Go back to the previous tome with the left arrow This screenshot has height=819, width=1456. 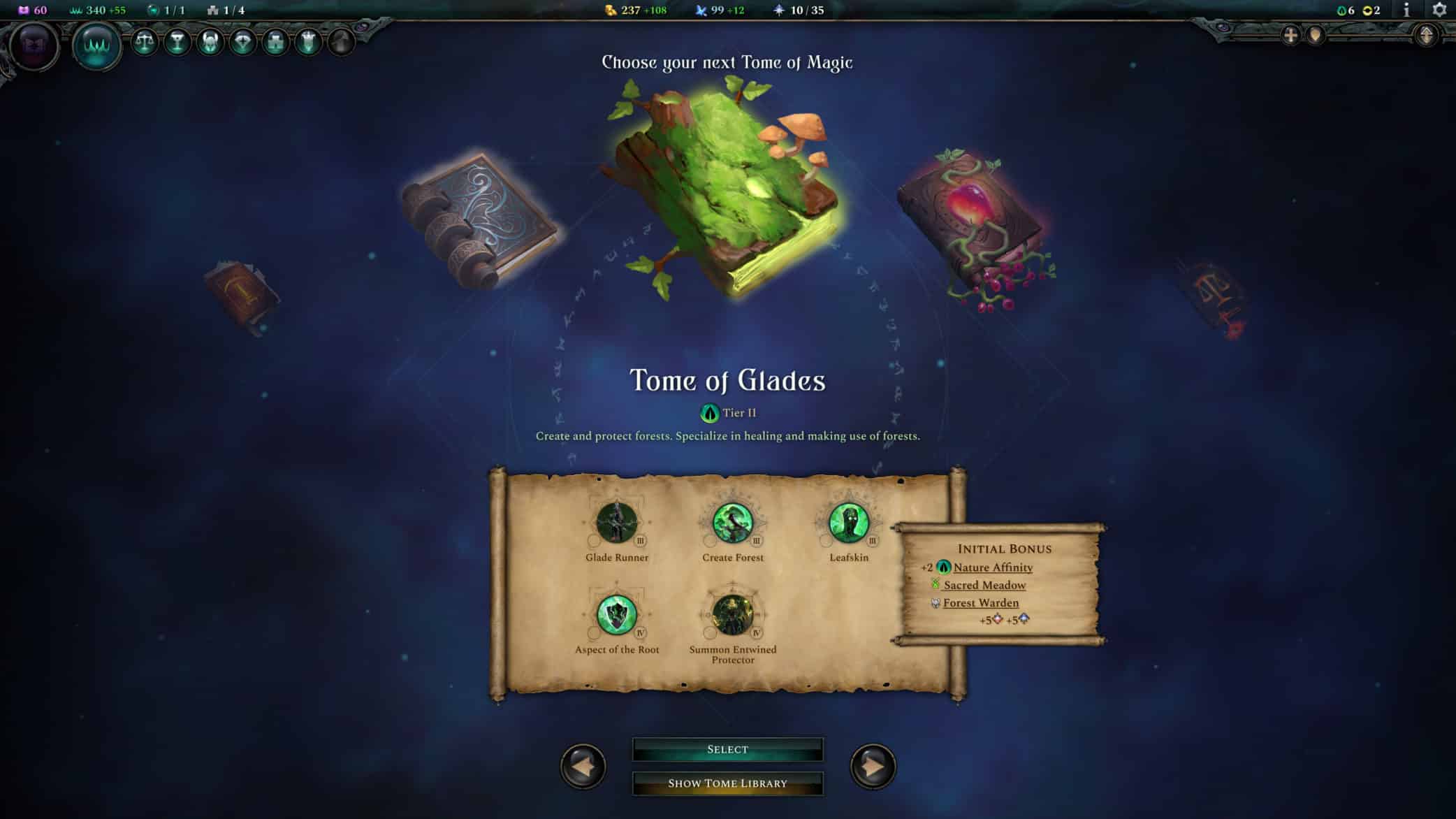click(583, 765)
